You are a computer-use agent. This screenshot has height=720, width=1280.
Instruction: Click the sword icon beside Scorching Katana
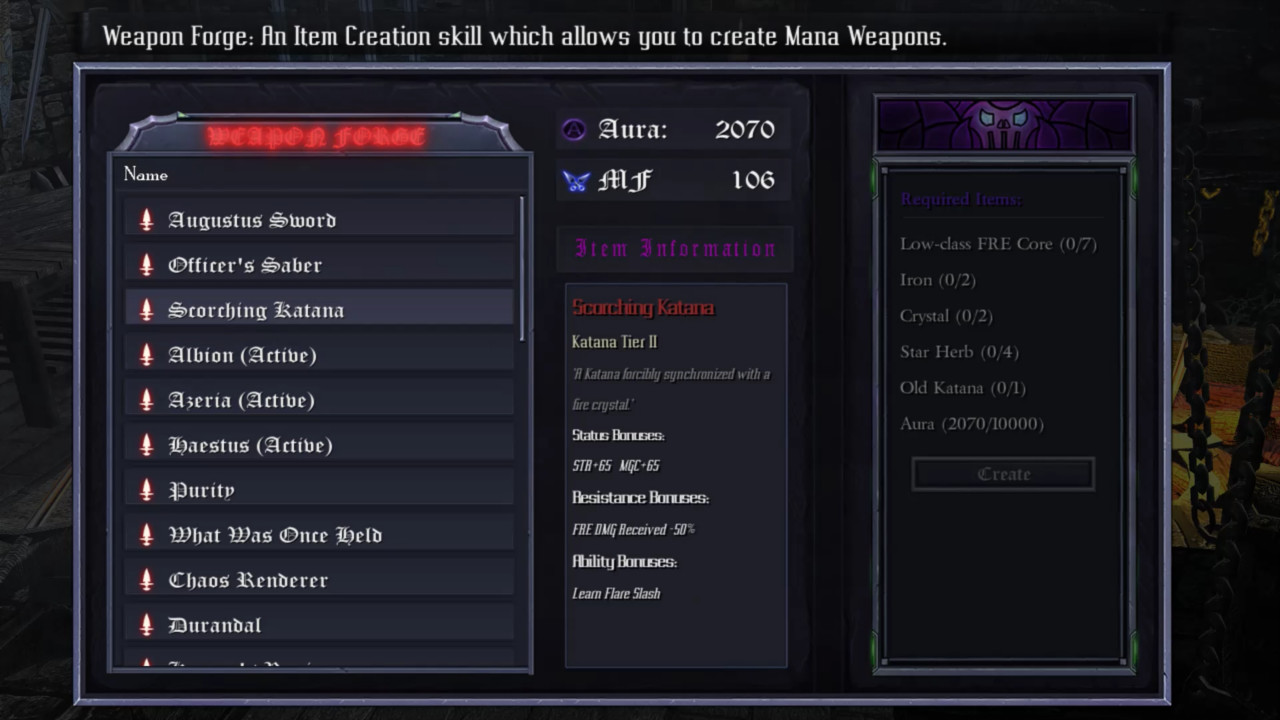(x=145, y=310)
